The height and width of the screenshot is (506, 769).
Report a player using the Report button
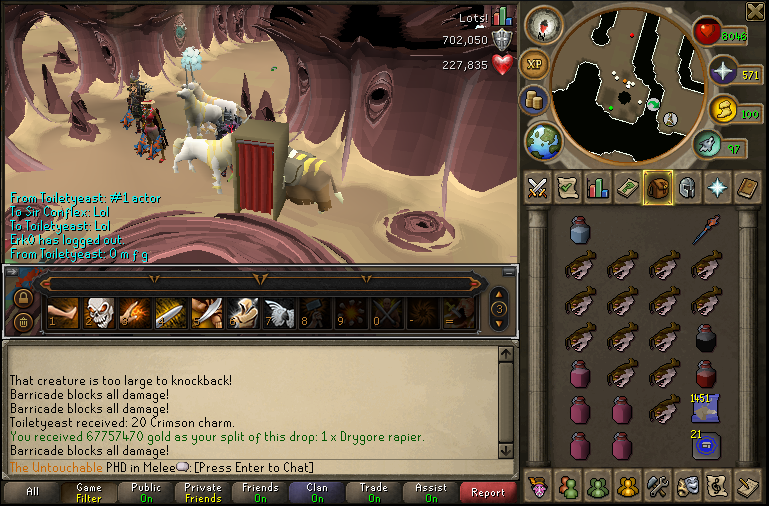click(x=487, y=492)
